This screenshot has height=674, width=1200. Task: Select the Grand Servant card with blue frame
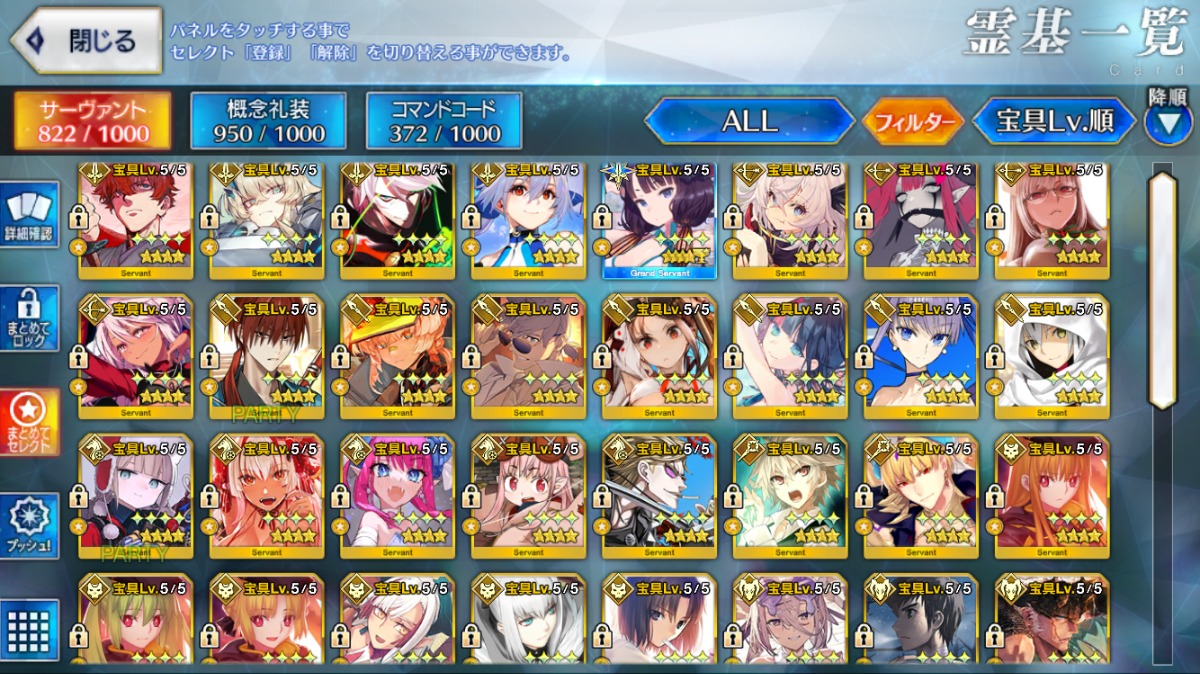point(659,220)
